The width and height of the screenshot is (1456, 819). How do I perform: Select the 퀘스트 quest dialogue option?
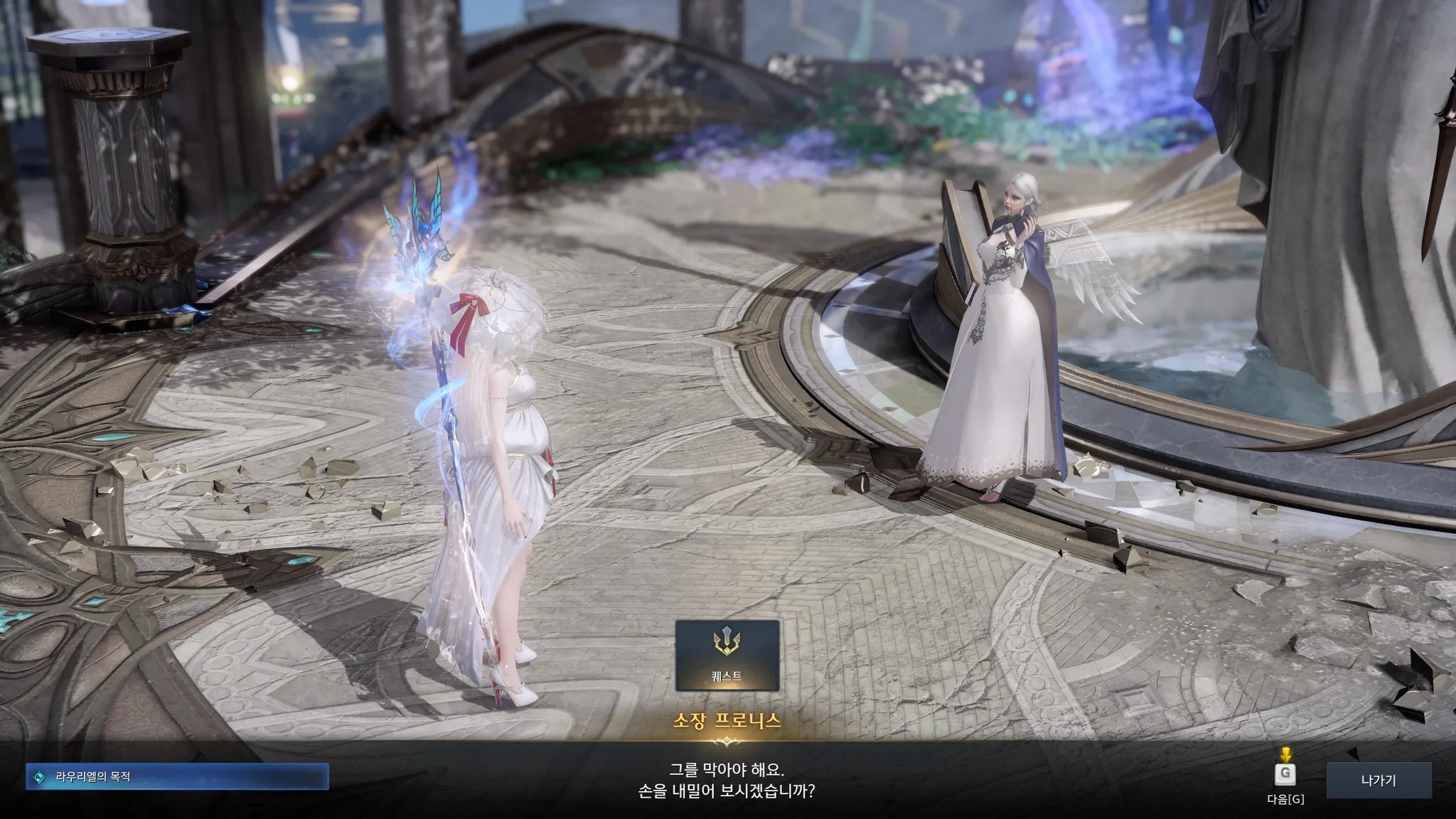tap(727, 655)
